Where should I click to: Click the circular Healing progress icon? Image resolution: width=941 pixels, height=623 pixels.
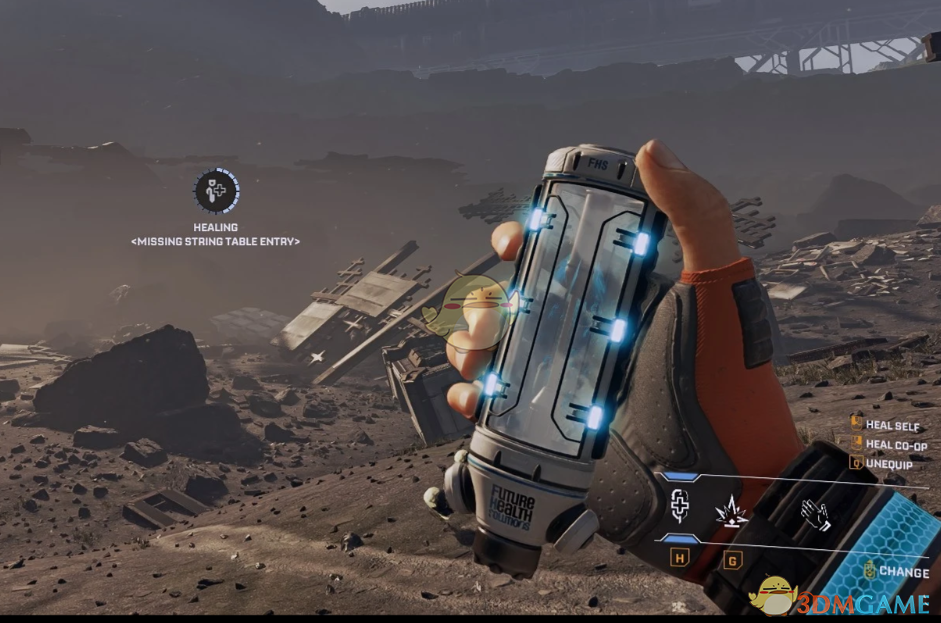pos(216,191)
